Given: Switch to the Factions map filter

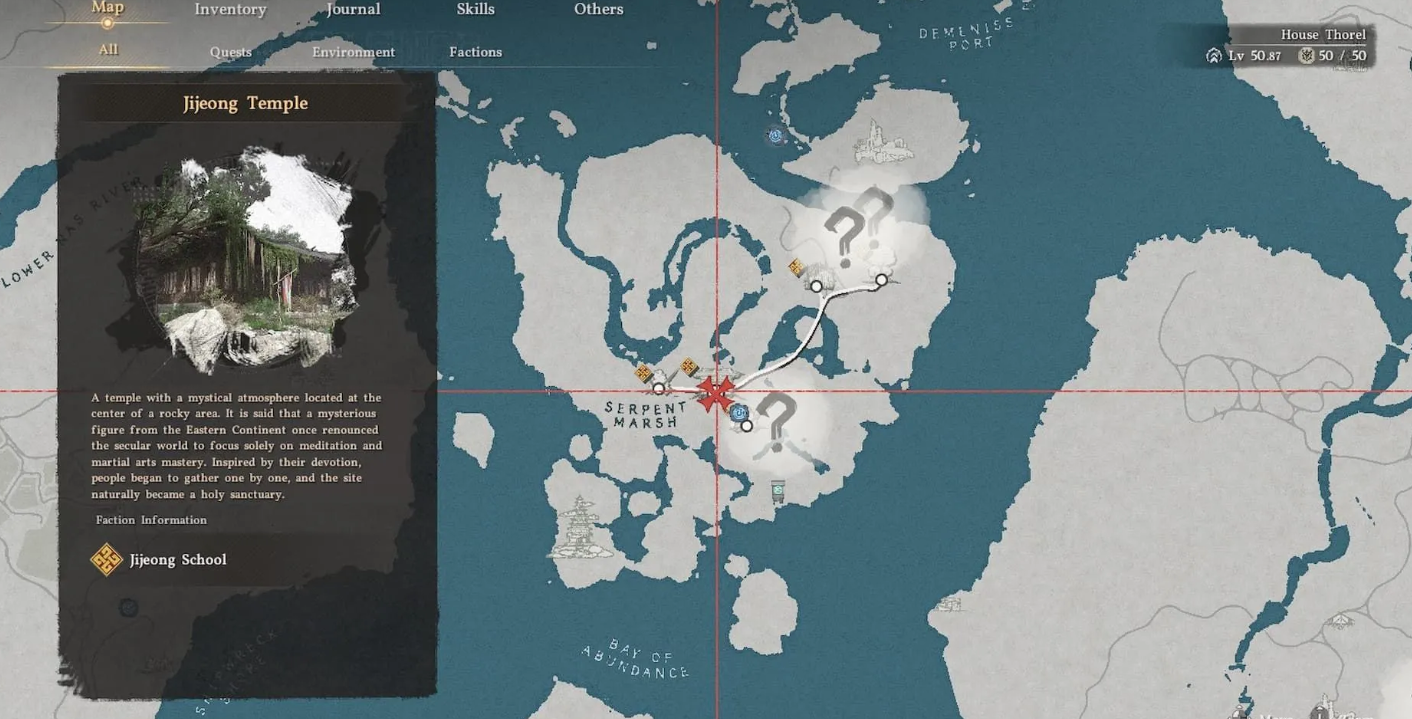Looking at the screenshot, I should [x=475, y=52].
